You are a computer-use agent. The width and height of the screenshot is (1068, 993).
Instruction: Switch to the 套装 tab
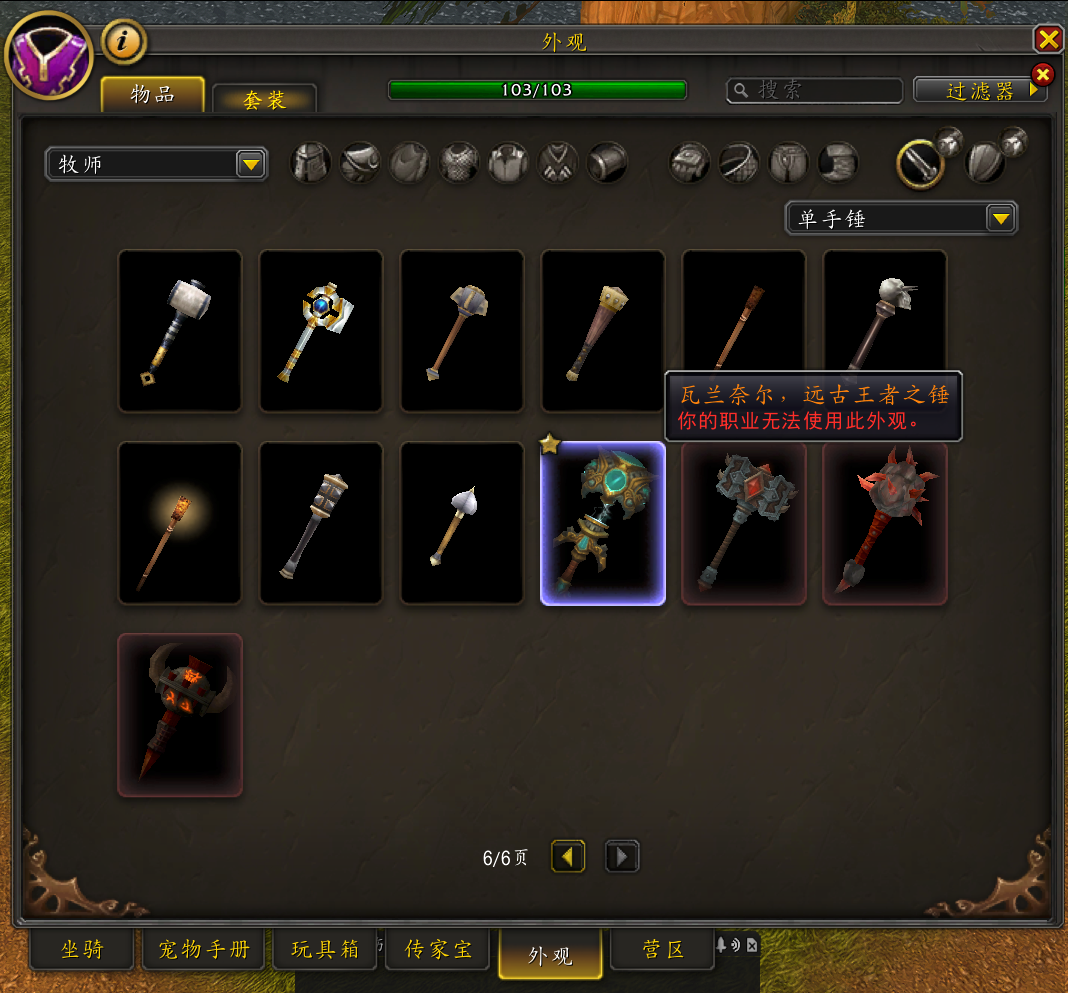[x=264, y=99]
